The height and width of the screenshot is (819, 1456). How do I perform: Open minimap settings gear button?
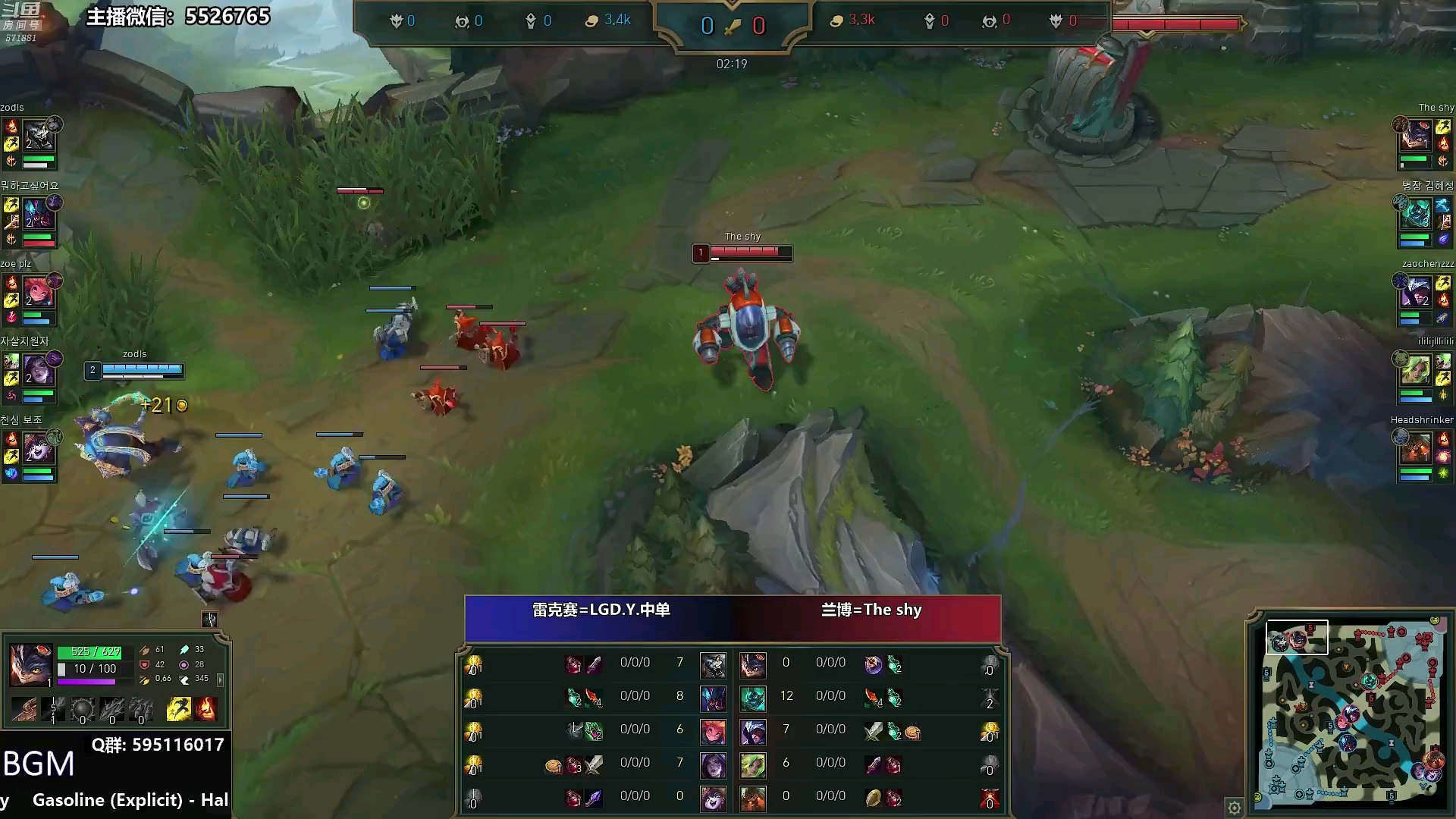point(1235,807)
